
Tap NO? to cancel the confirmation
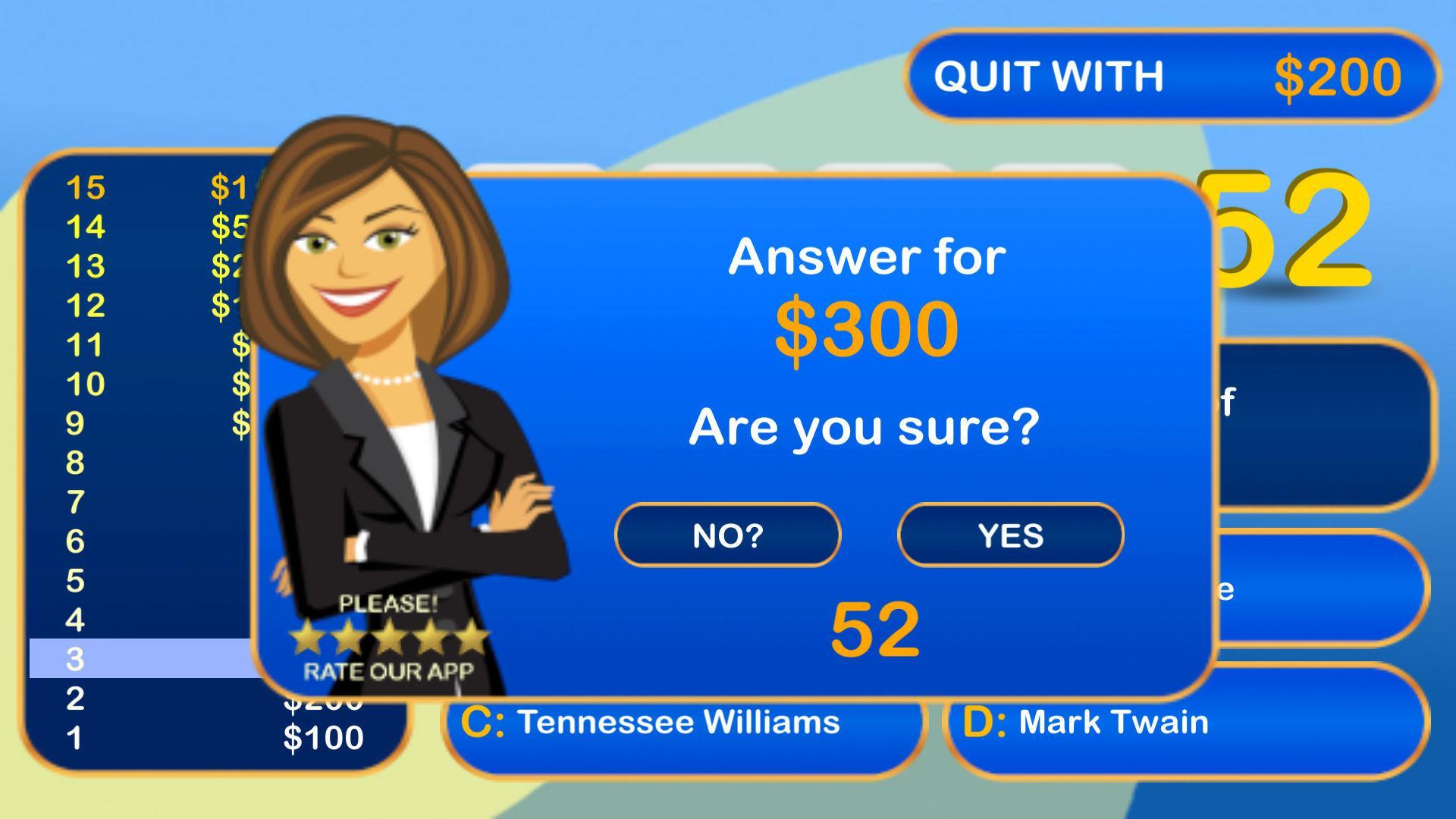(727, 535)
